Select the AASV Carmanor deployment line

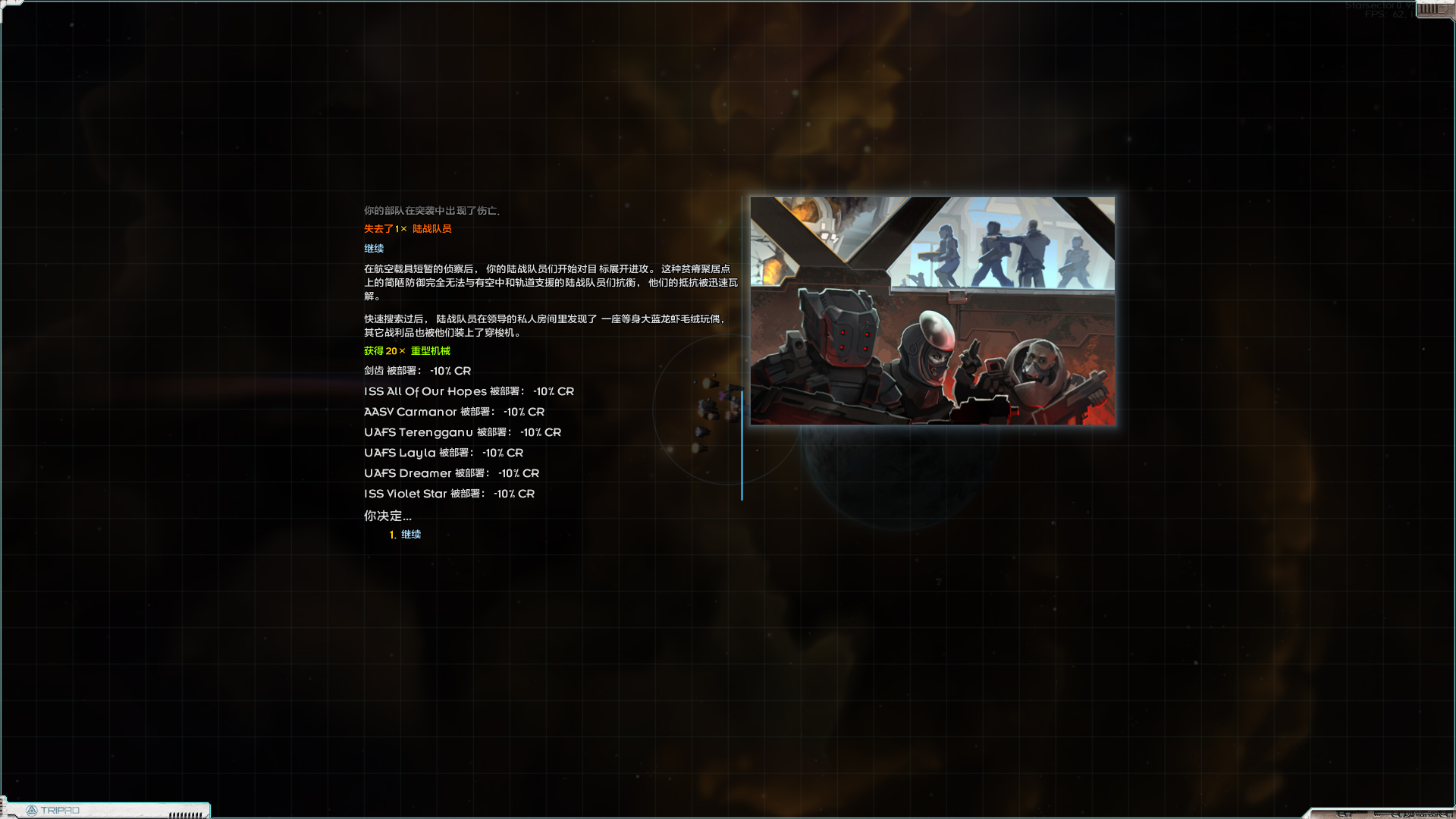coord(453,412)
